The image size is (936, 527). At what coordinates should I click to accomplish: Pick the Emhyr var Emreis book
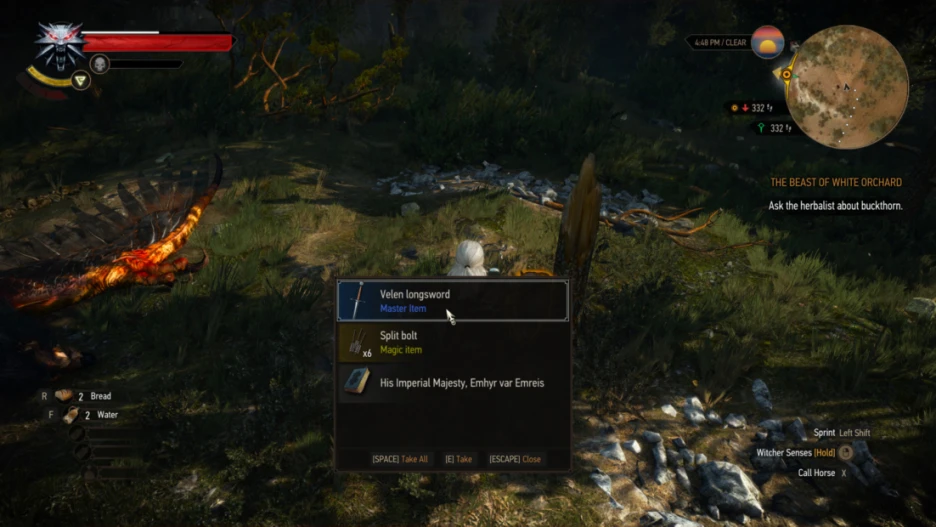(x=452, y=383)
